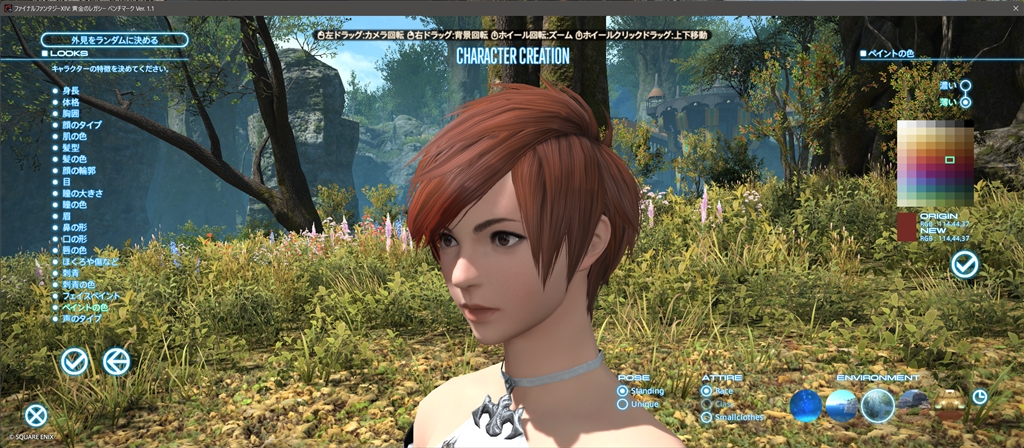Select the 瞳の色 eye color entry
The image size is (1024, 448).
[74, 204]
